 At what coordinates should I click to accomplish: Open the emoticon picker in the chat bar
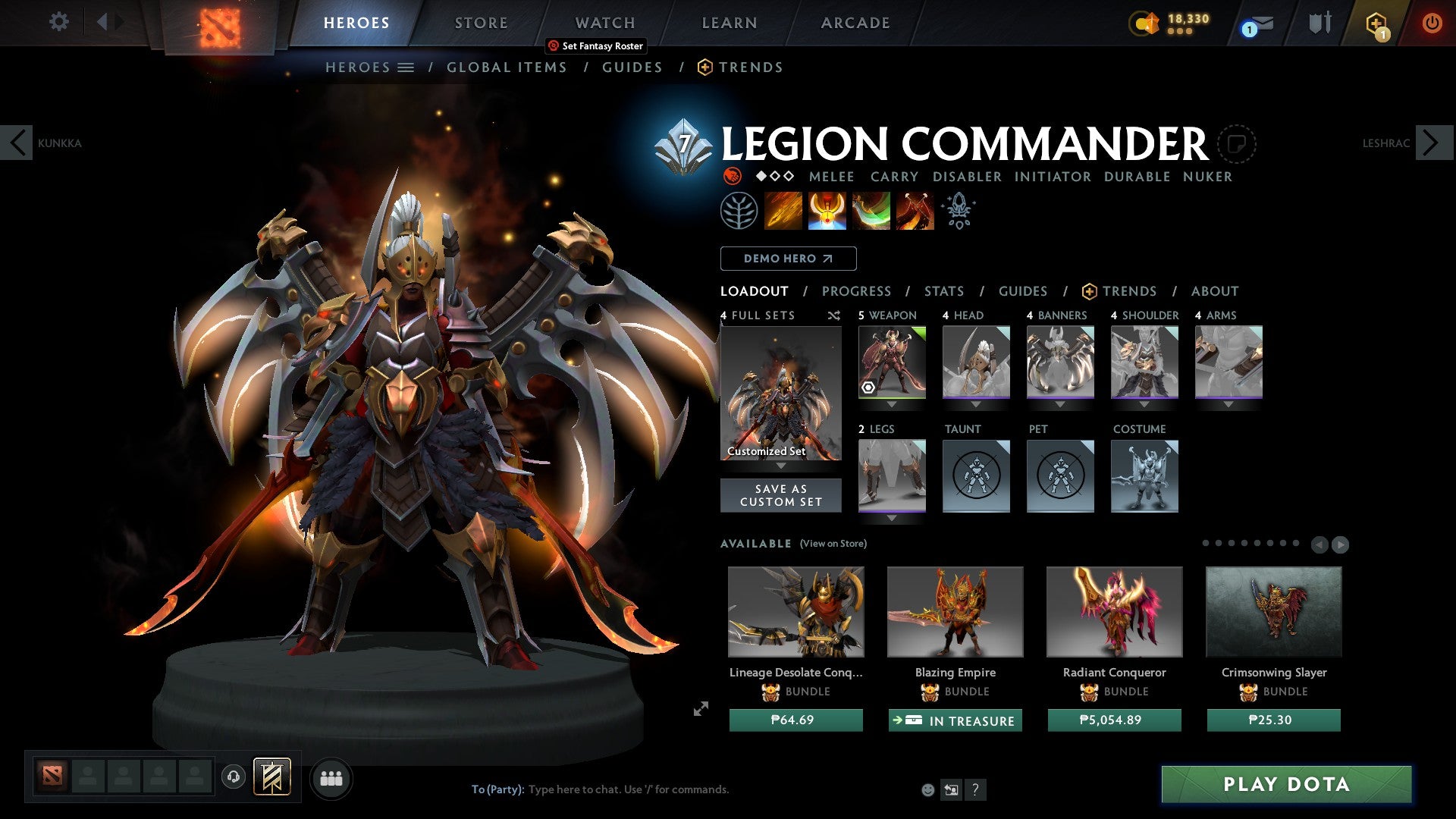pyautogui.click(x=927, y=789)
